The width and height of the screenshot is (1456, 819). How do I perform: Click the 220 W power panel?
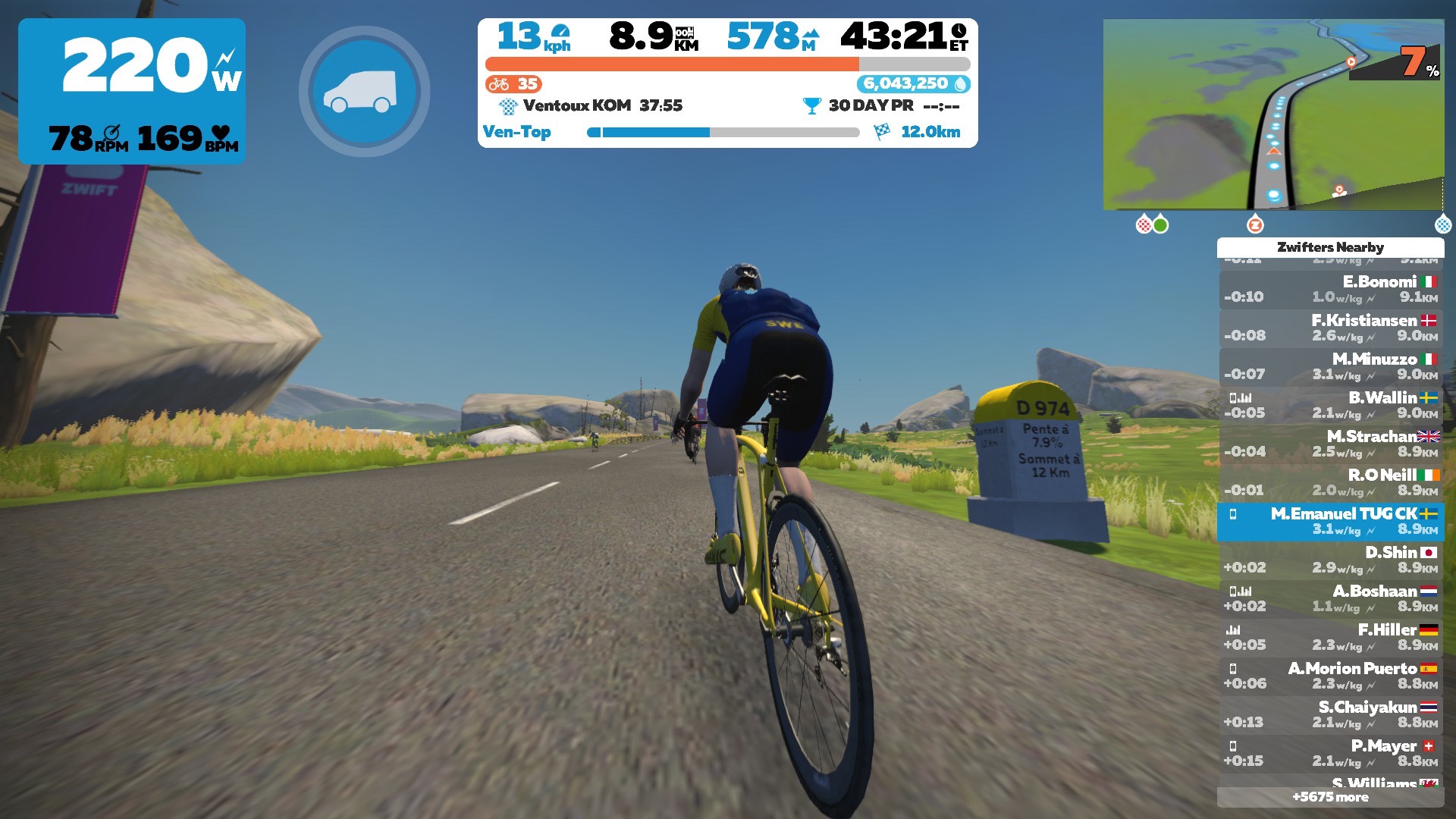coord(132,91)
